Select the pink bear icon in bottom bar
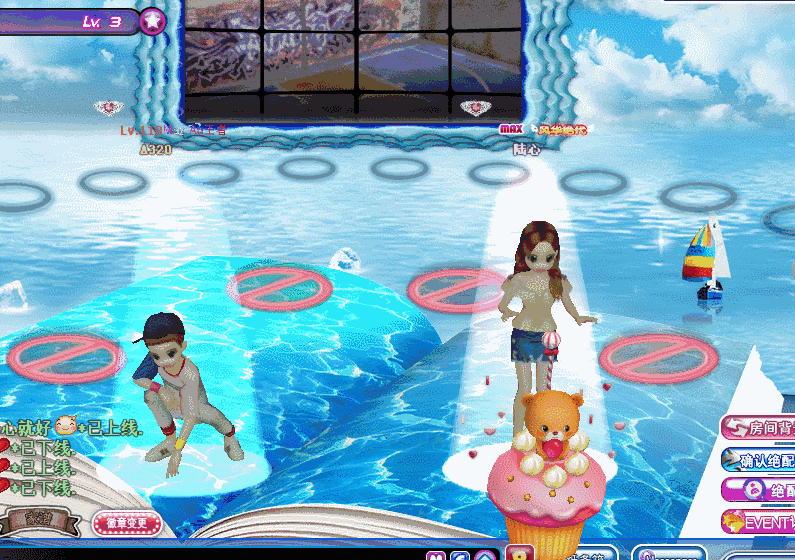 click(434, 555)
